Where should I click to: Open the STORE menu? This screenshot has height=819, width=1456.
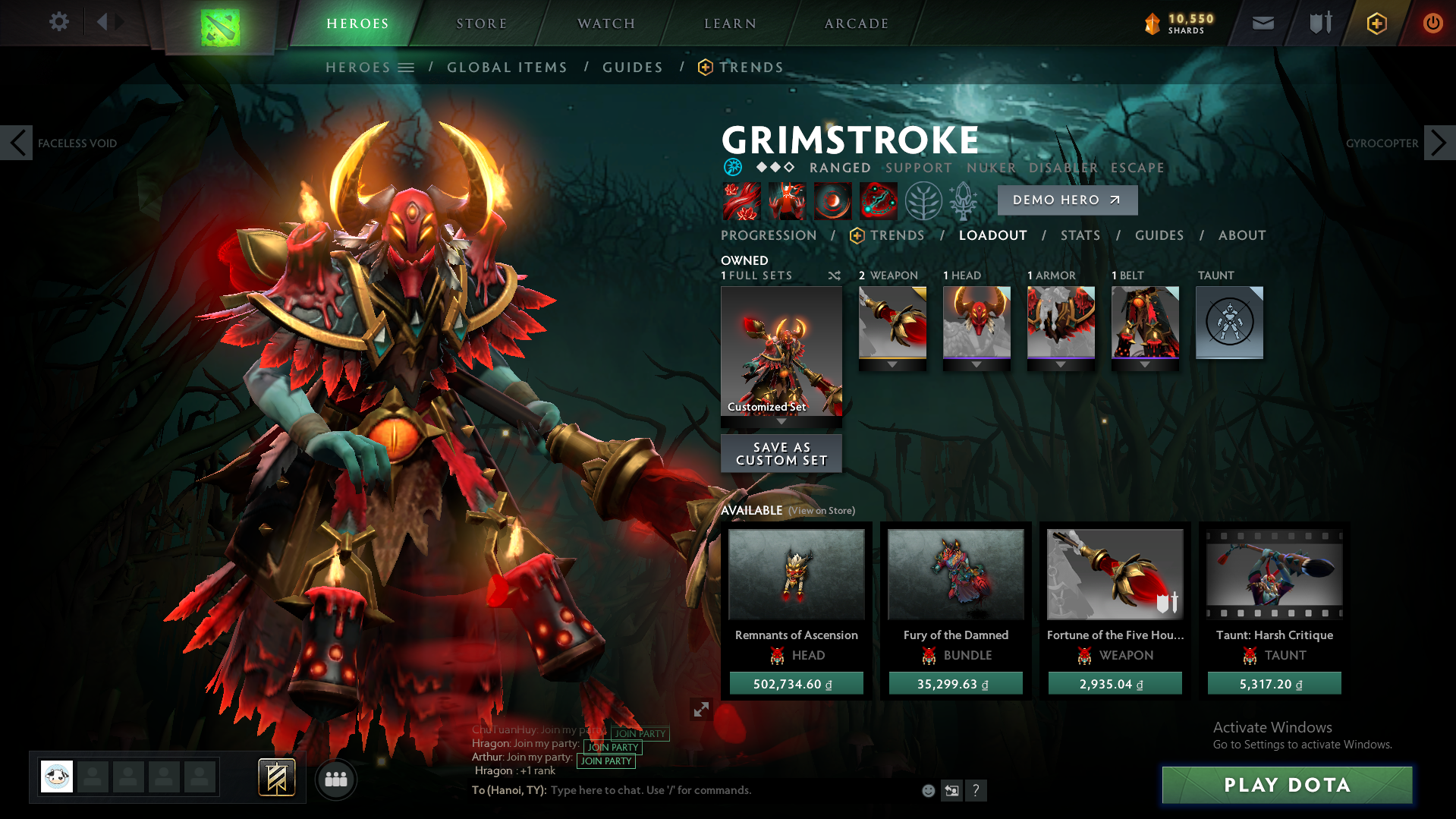(x=481, y=23)
